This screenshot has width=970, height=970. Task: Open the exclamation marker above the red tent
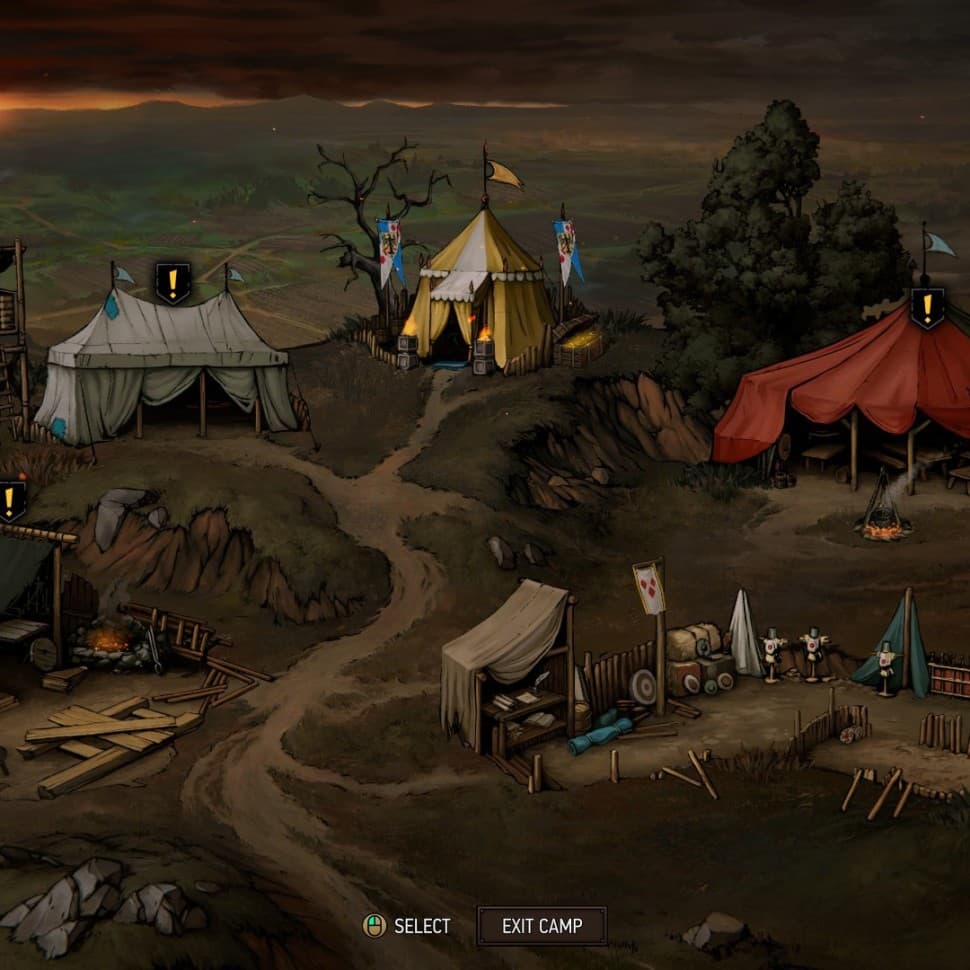point(927,307)
